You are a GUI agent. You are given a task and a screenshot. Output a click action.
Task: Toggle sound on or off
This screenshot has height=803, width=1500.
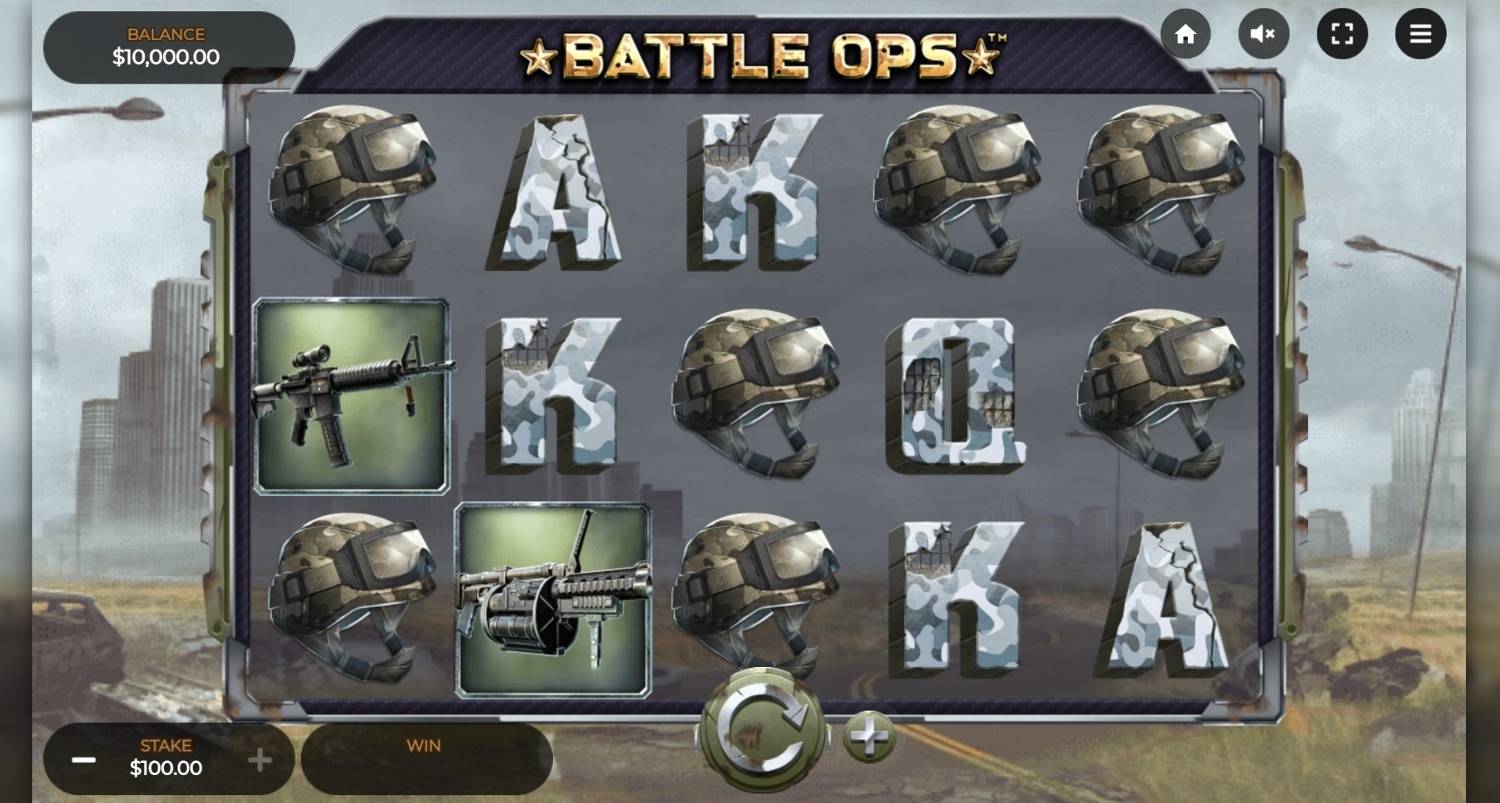click(x=1263, y=33)
